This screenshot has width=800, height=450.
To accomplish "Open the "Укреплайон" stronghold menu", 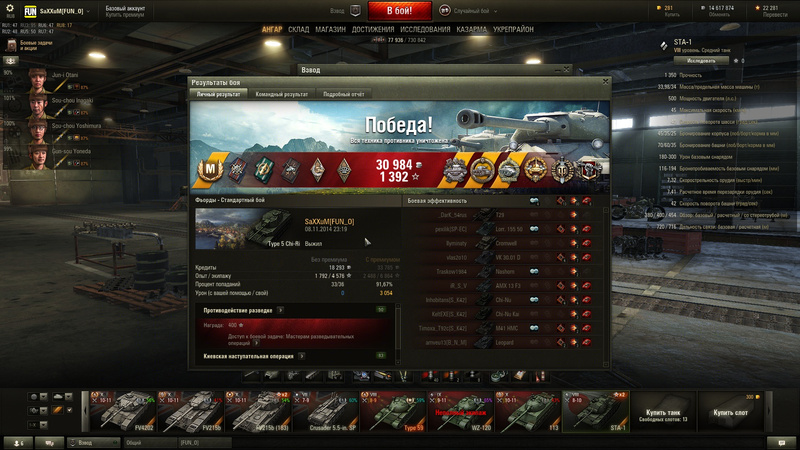I will click(513, 30).
